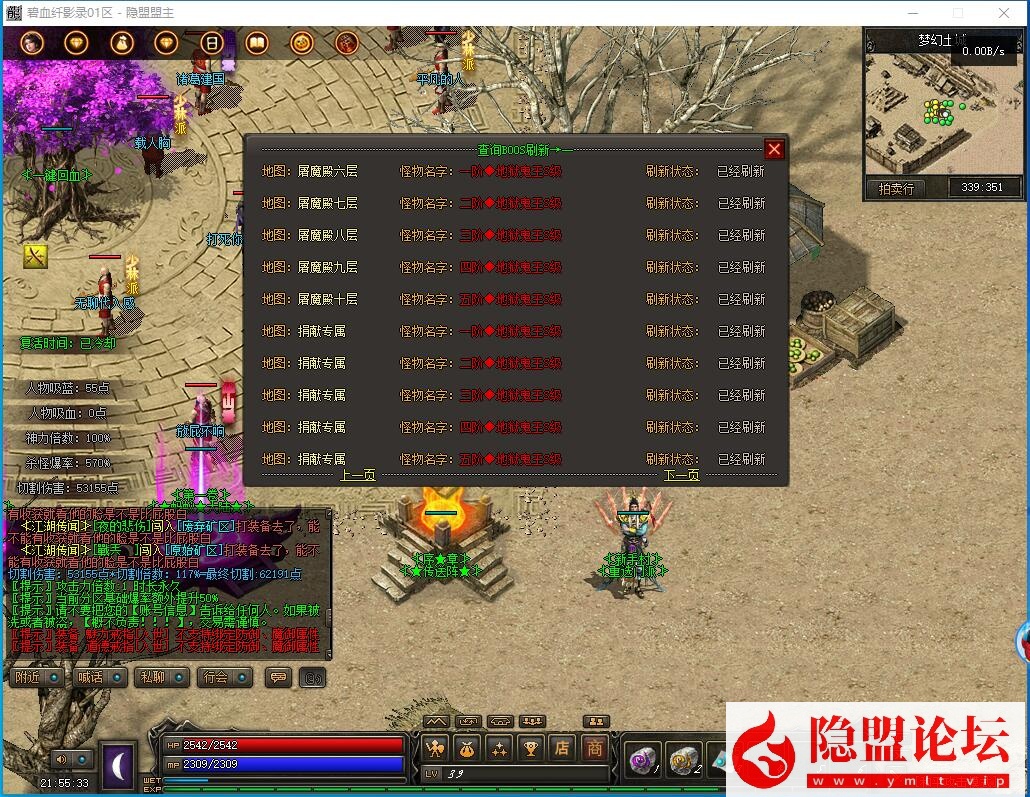
Task: Open the trophy ranking icon
Action: (x=531, y=747)
